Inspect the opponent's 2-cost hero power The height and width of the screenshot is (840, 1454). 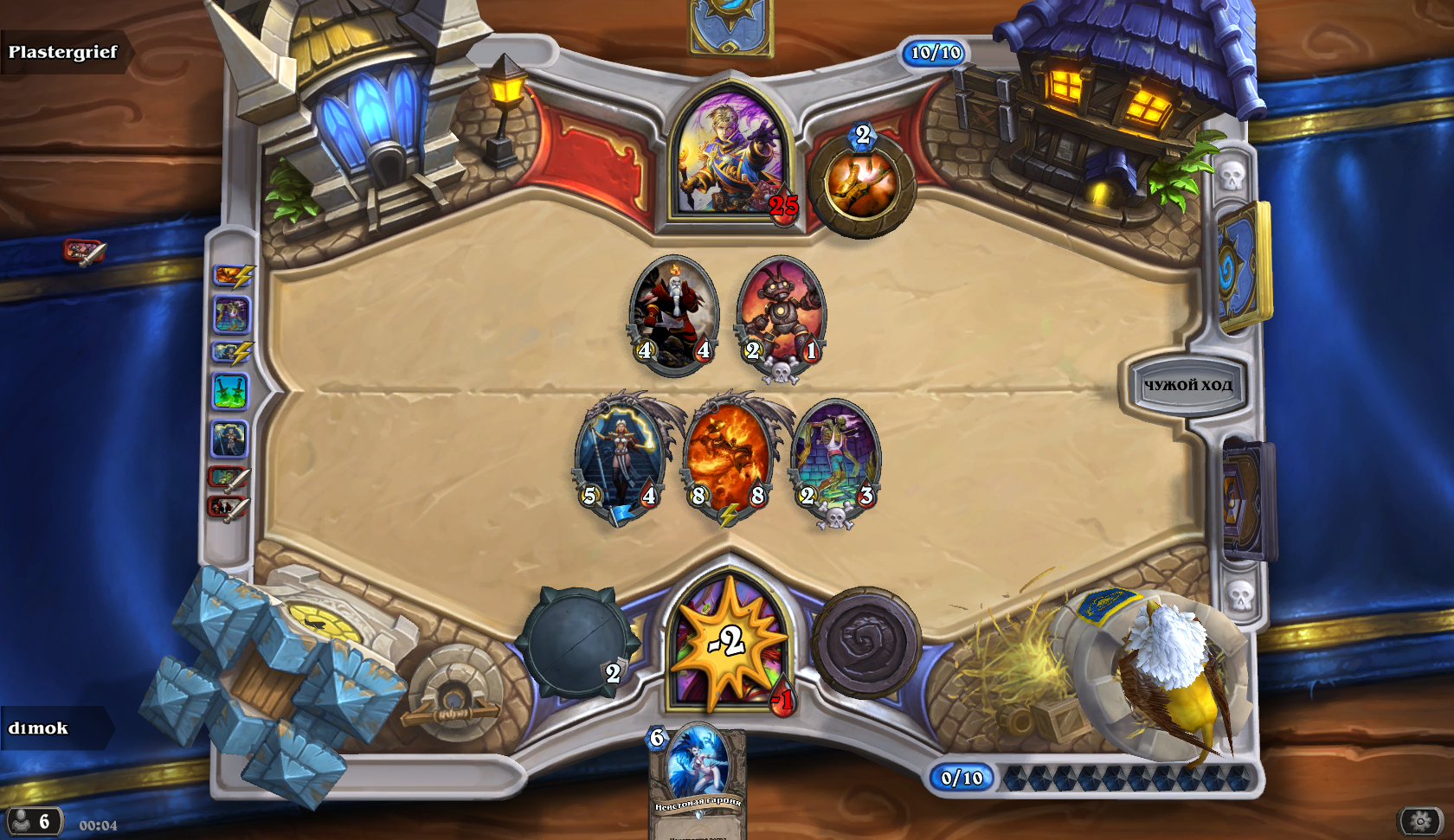(x=862, y=183)
